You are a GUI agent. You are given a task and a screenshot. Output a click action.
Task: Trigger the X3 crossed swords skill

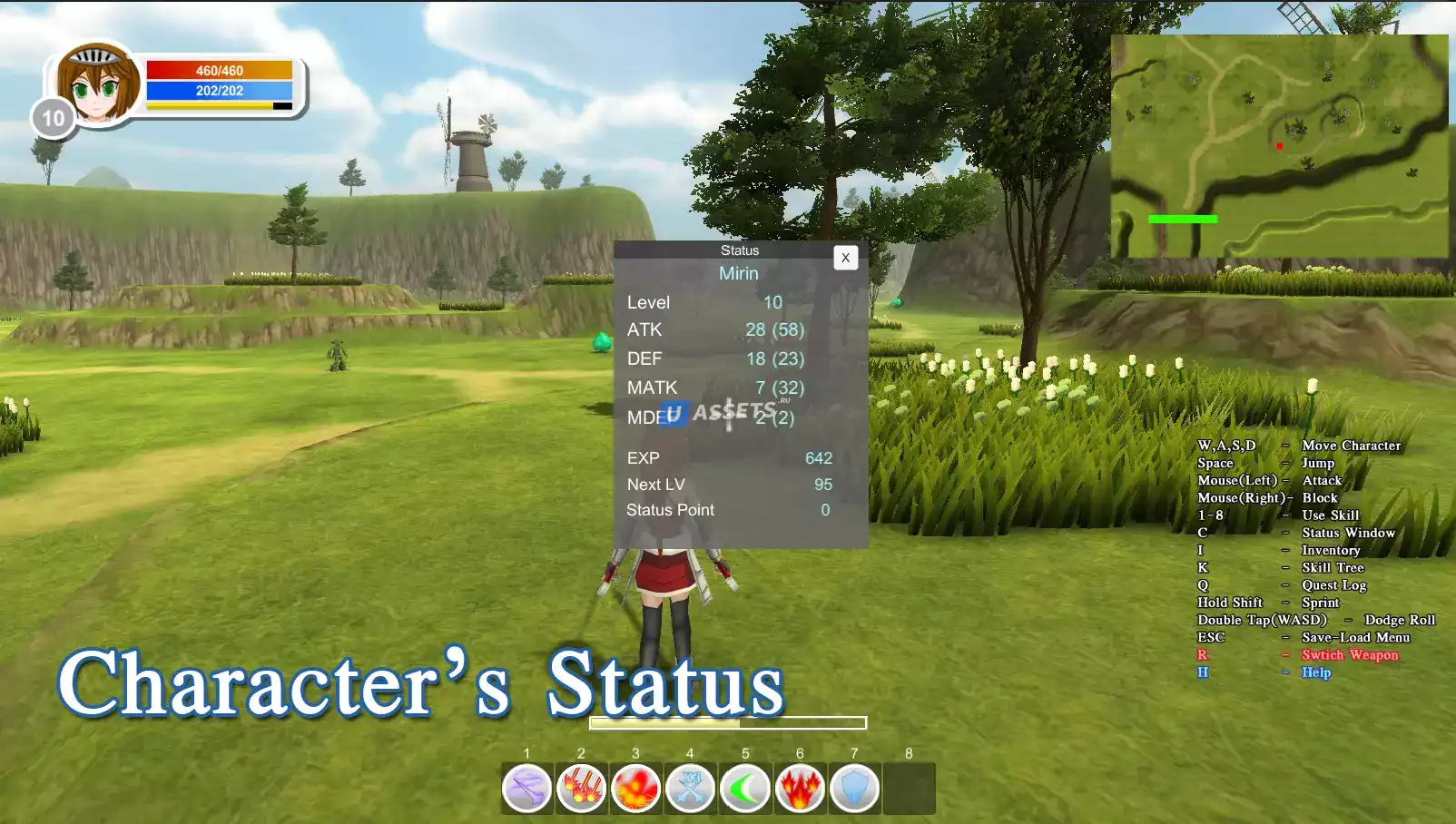point(690,788)
